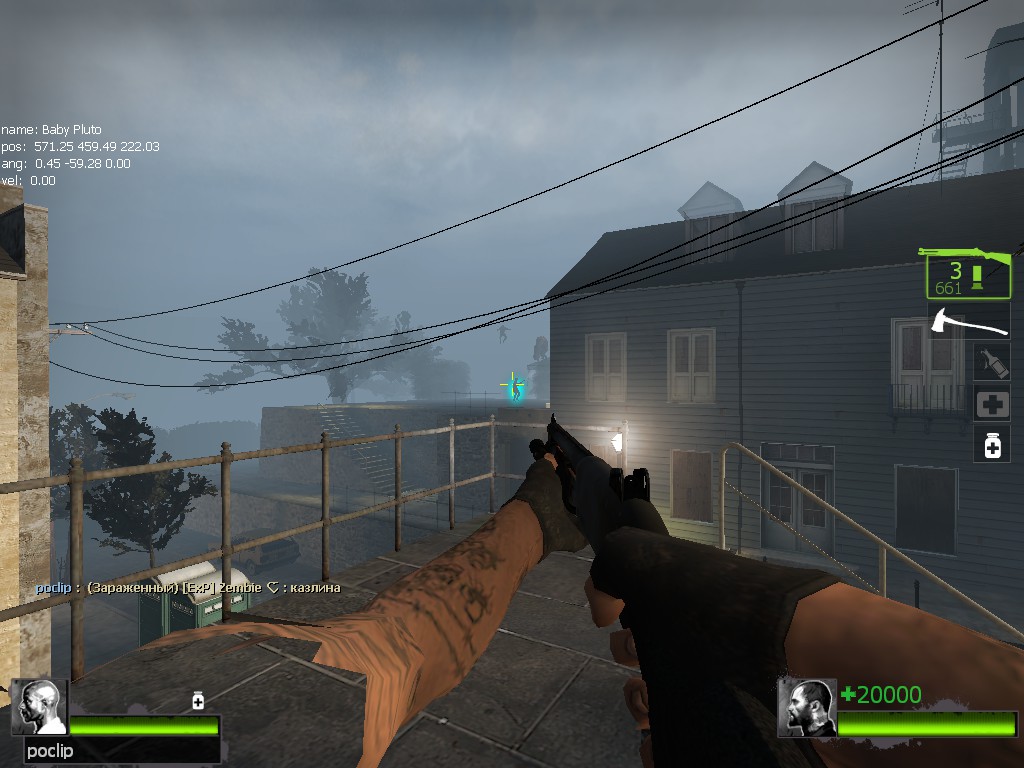
Task: Click teammate poclip's portrait
Action: coord(38,707)
